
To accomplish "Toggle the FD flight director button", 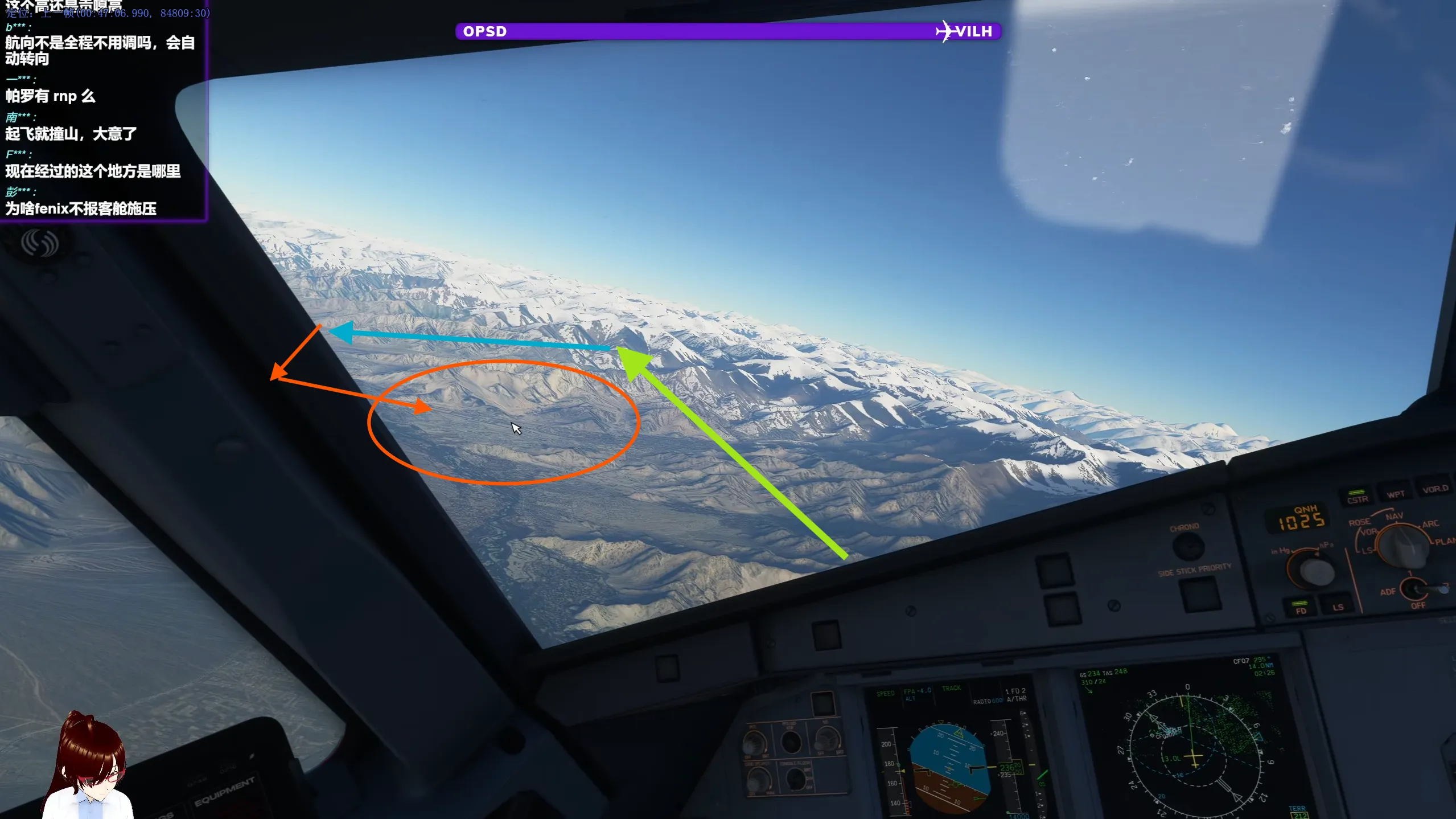I will 1301,608.
